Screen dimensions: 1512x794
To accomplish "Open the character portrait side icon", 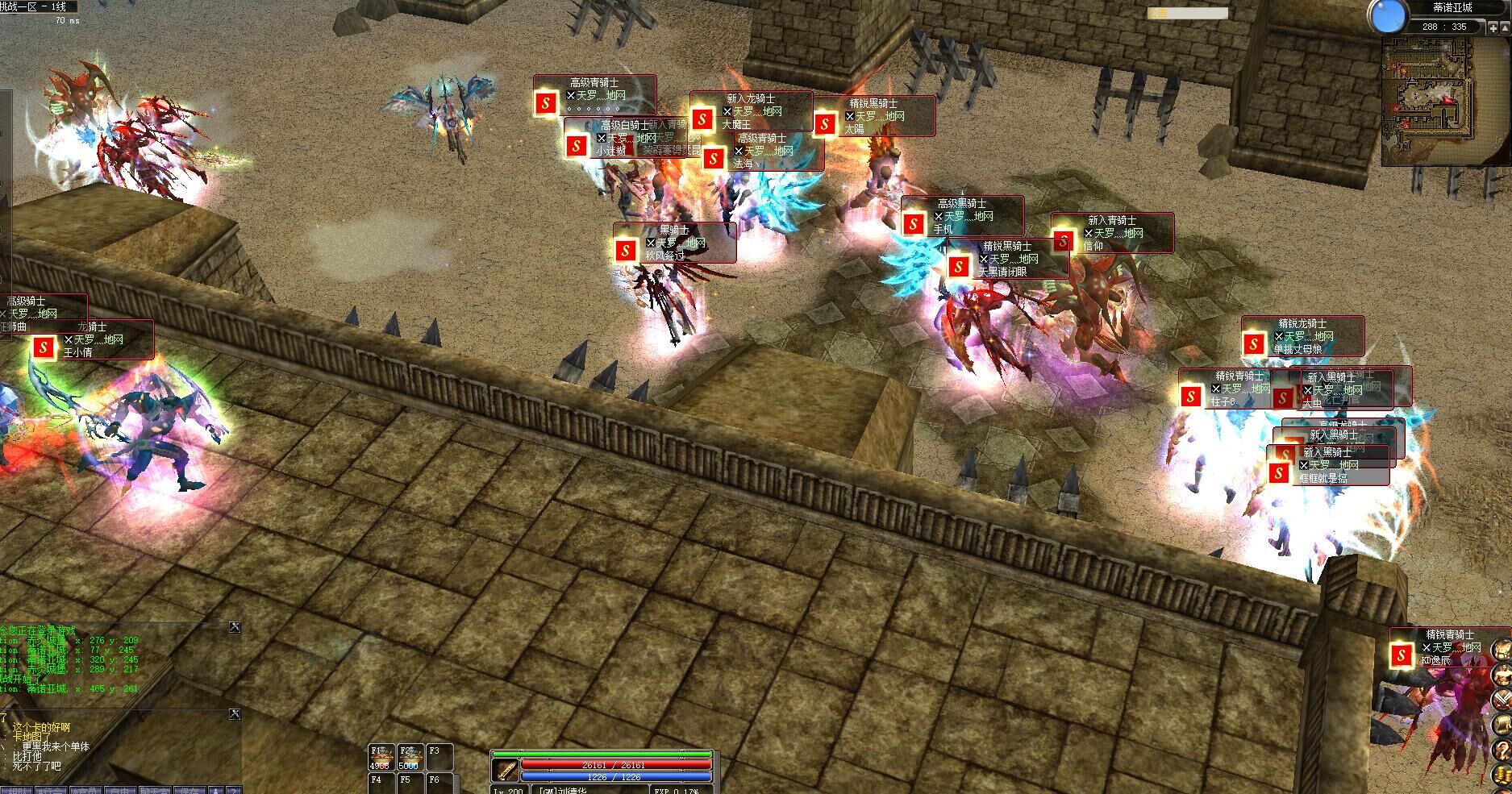I will tap(1502, 674).
